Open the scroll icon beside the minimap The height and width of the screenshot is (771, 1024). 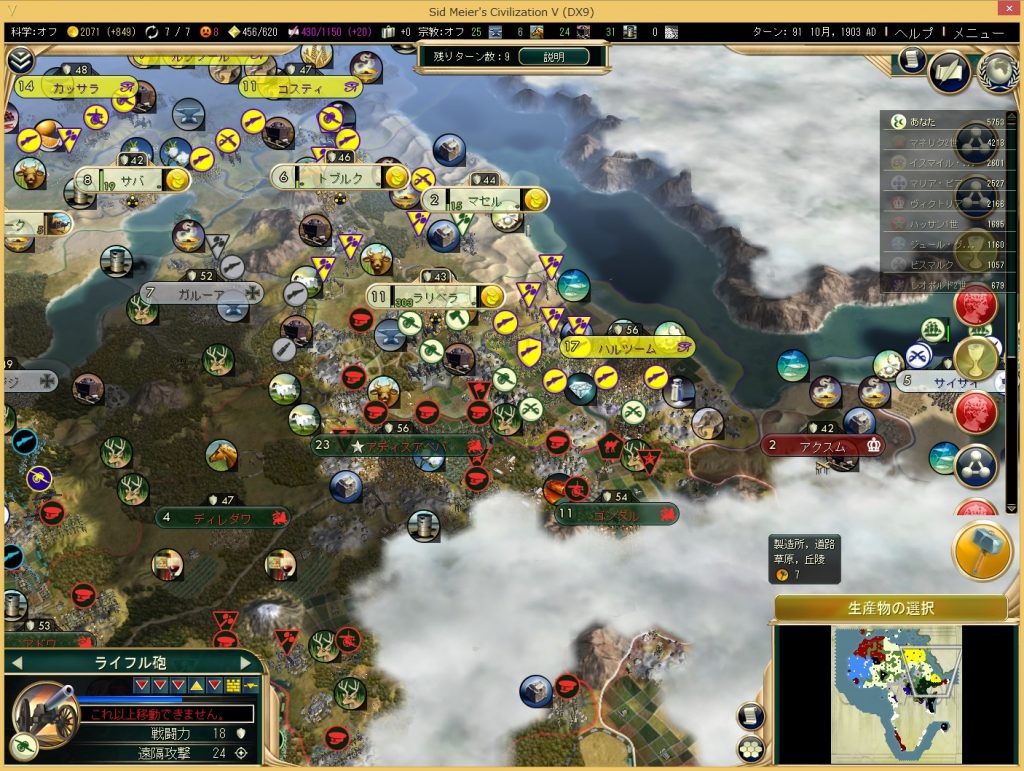coord(751,716)
